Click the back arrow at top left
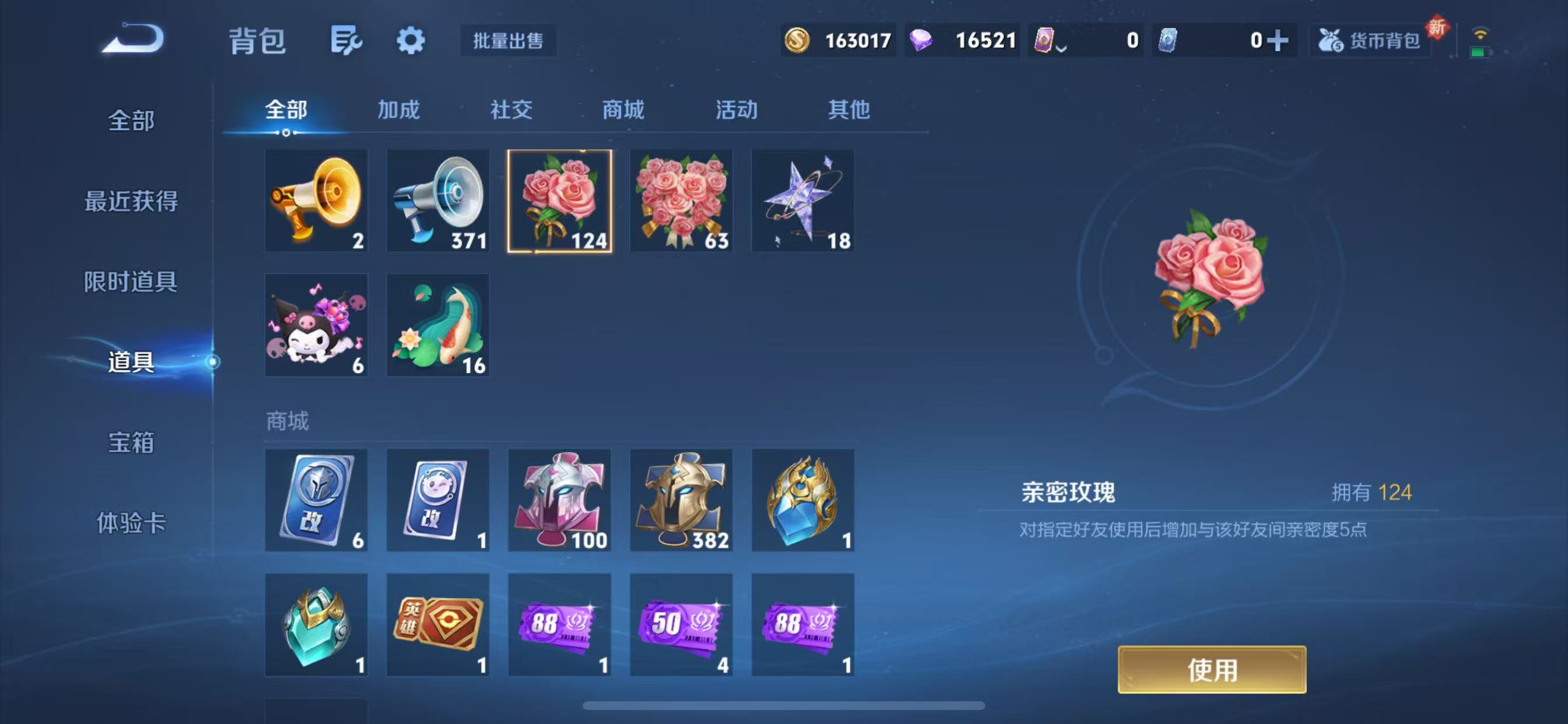 tap(135, 38)
